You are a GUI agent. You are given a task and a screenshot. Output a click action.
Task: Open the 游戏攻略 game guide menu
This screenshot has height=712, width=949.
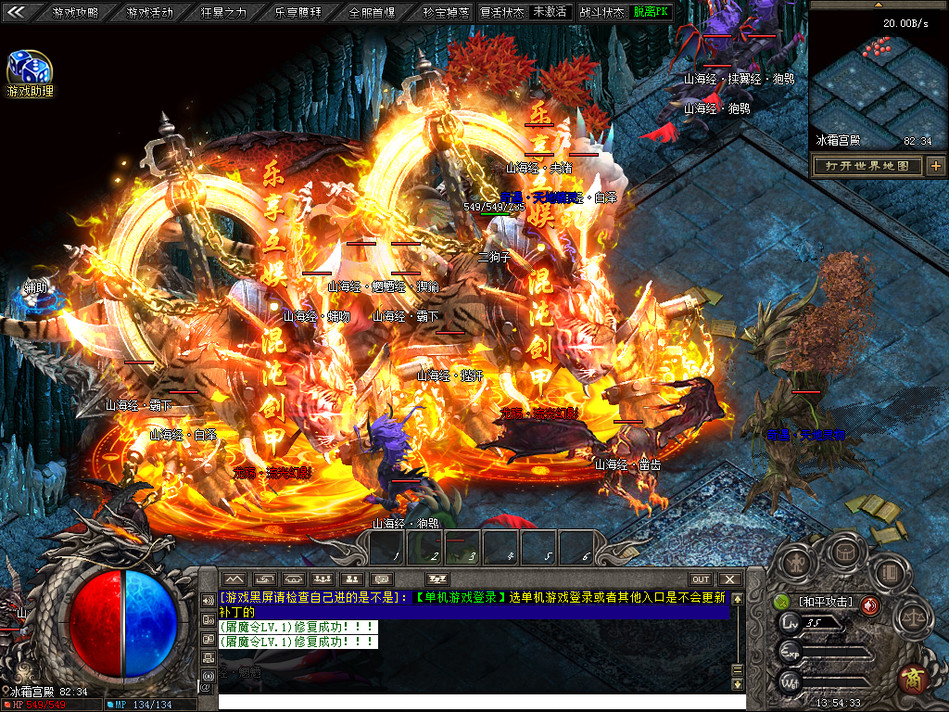click(75, 13)
